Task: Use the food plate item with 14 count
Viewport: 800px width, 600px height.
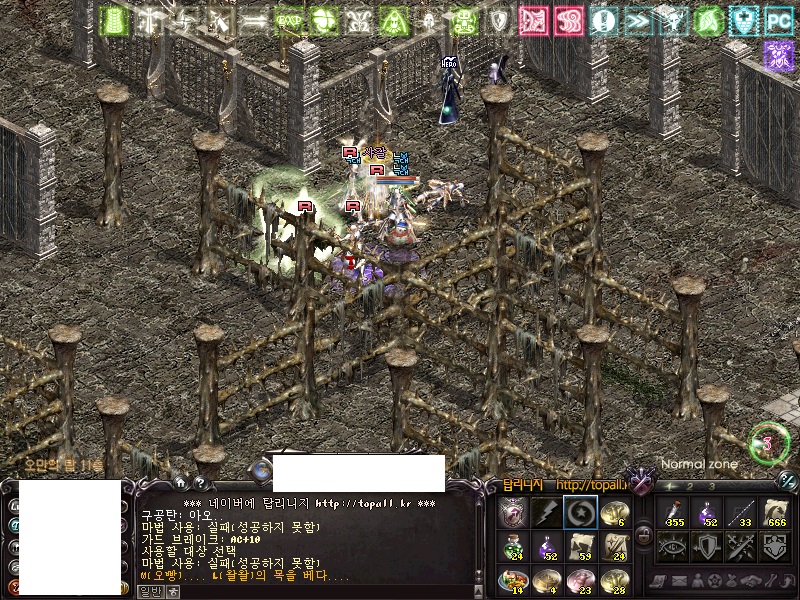Action: [513, 579]
